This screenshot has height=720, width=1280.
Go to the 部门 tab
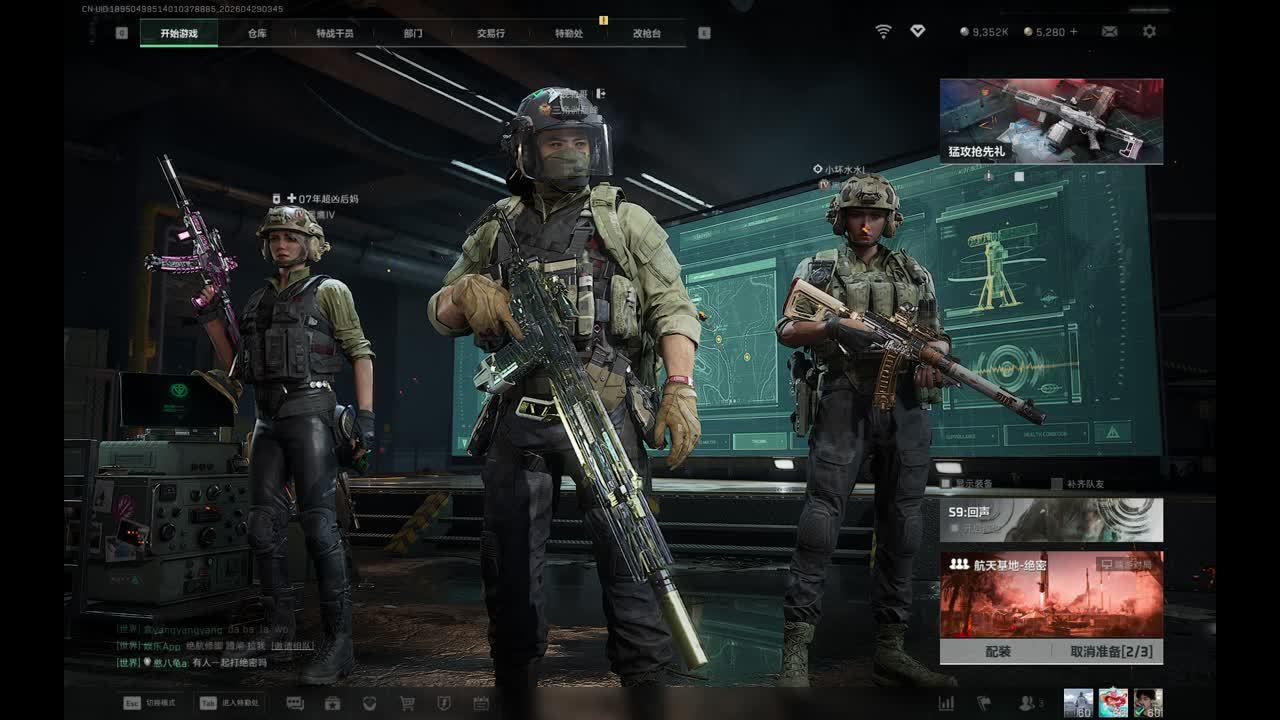point(413,33)
